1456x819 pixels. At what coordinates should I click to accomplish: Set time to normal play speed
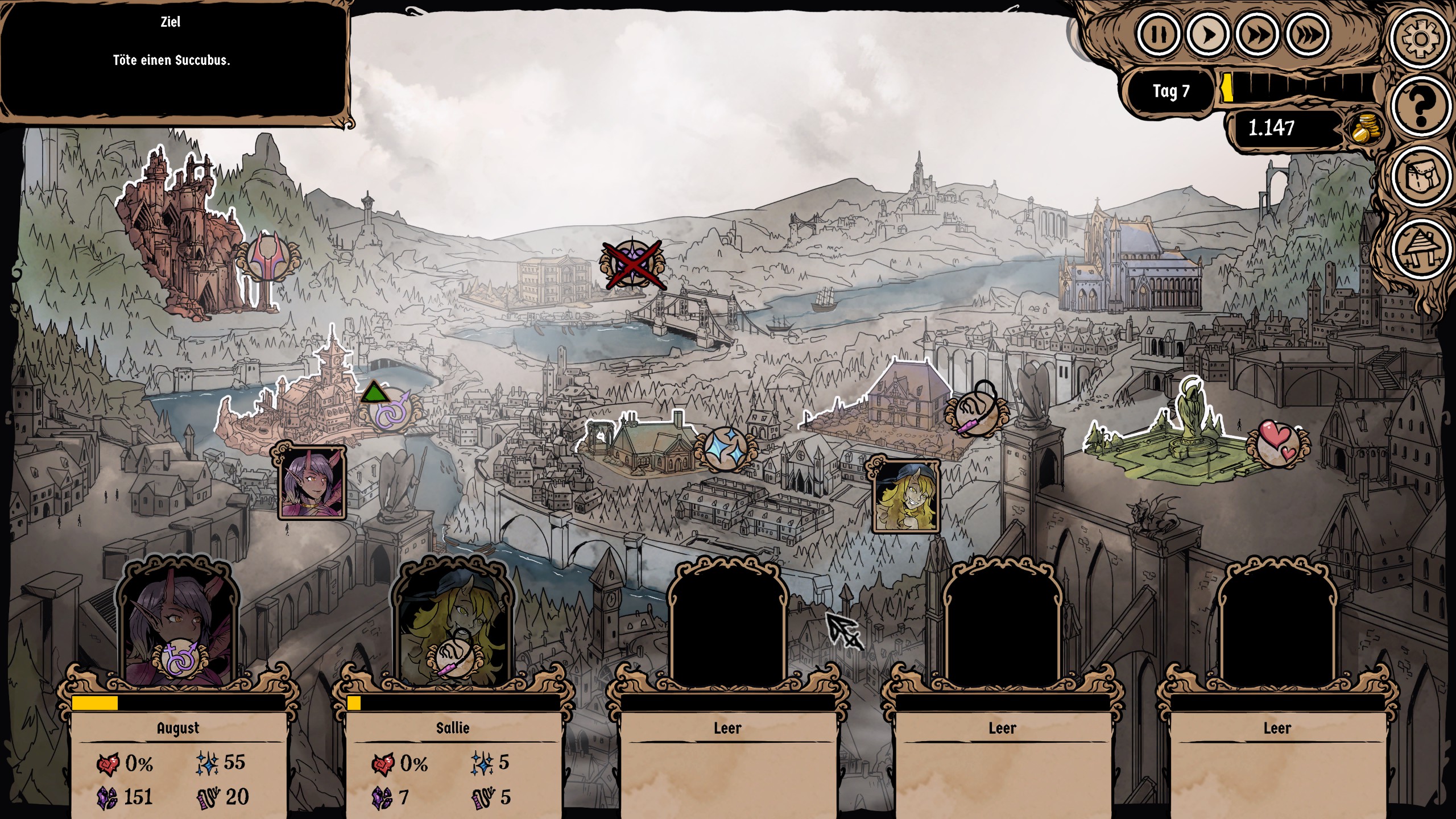point(1207,35)
